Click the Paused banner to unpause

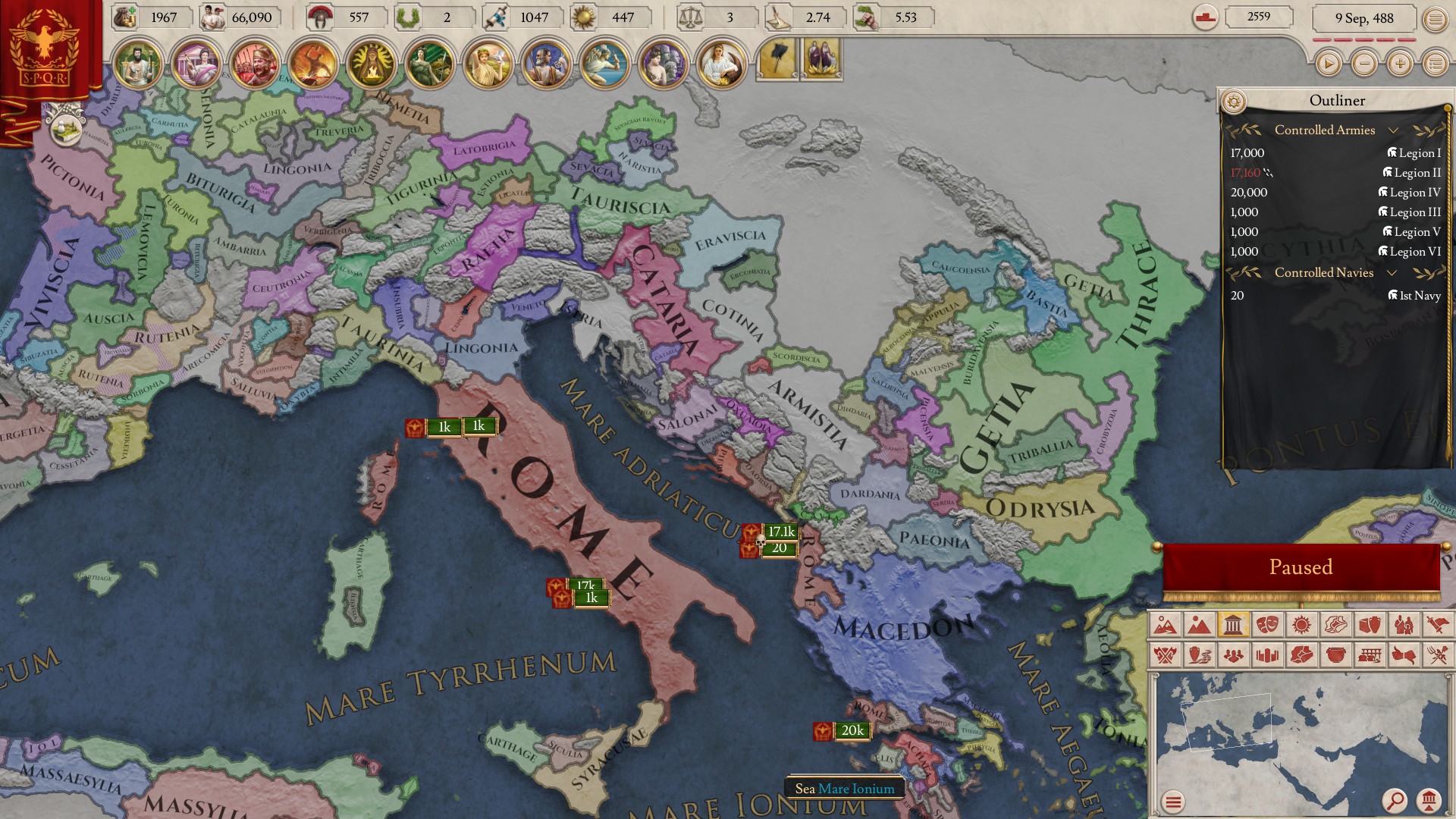[1301, 566]
